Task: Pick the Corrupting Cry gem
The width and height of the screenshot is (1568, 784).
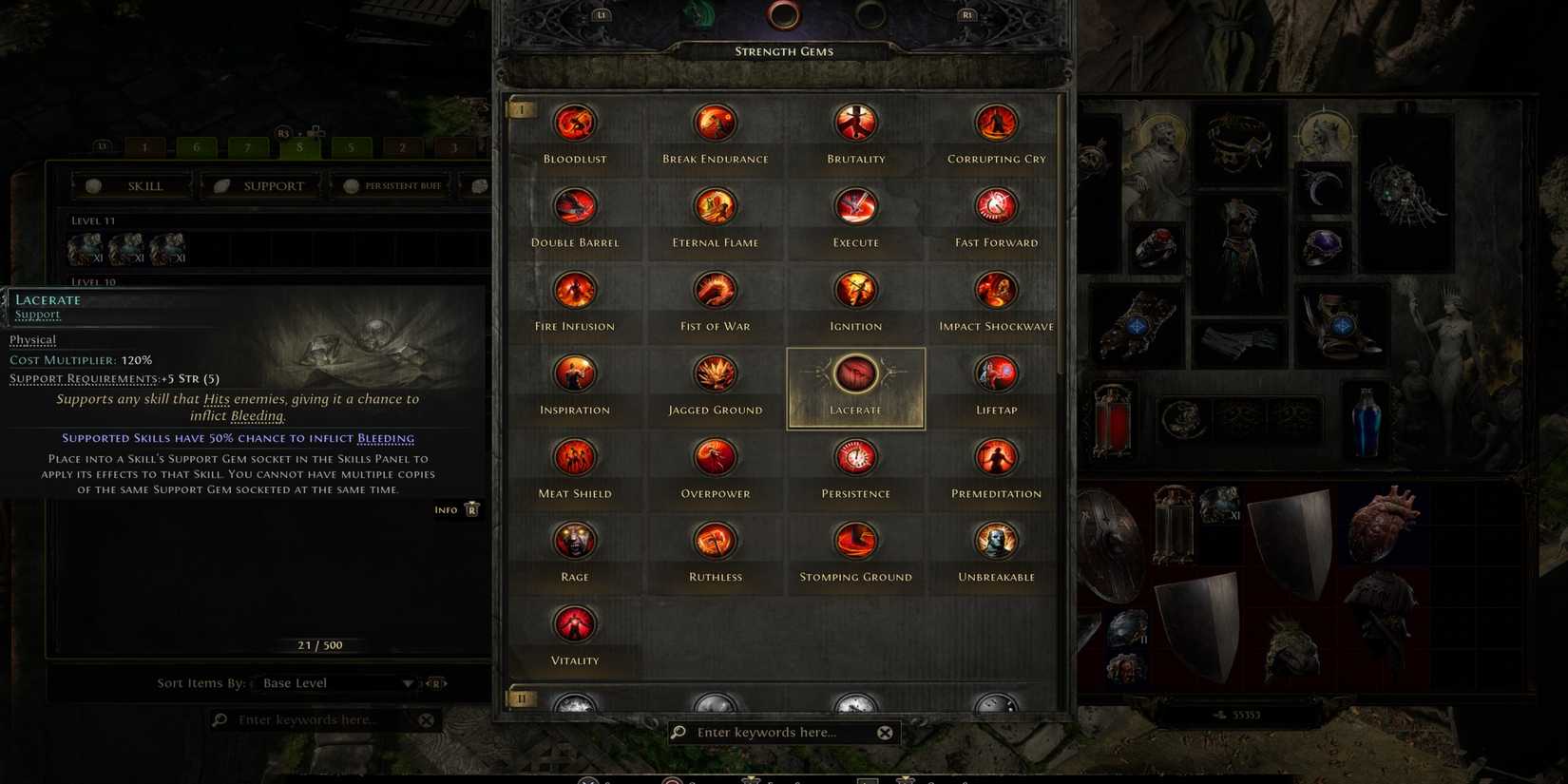Action: 996,122
